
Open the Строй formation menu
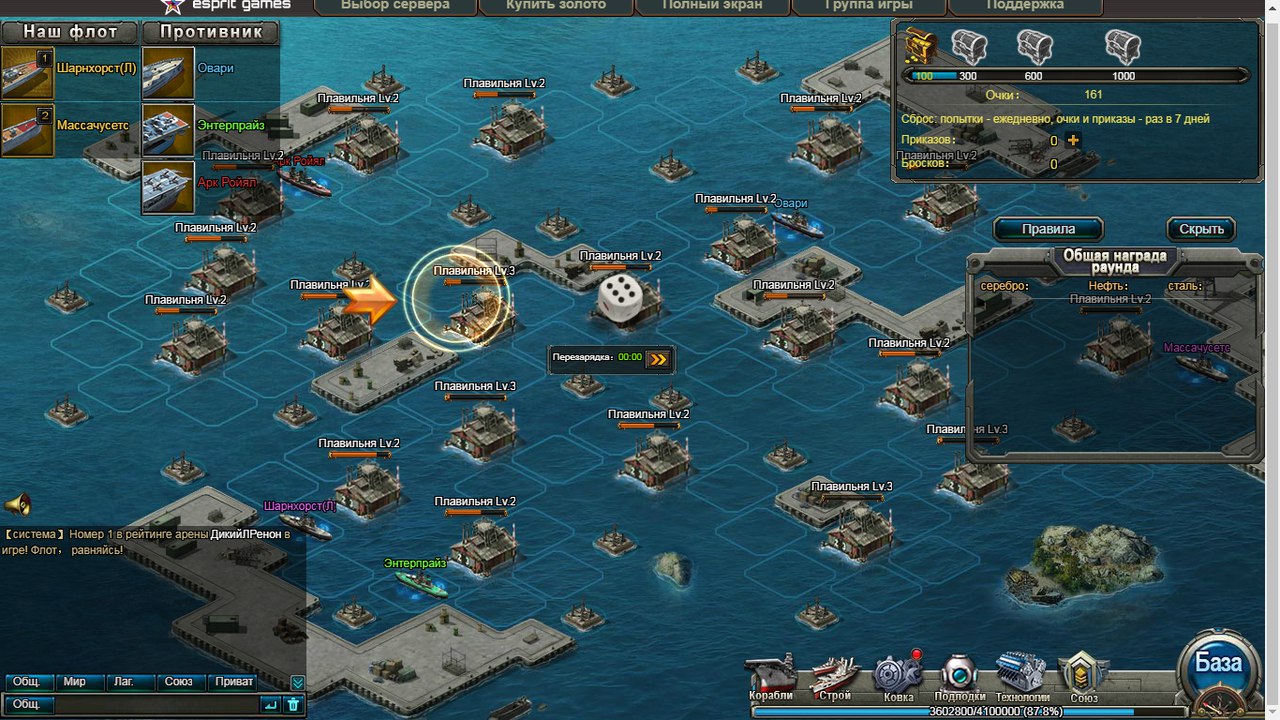click(834, 677)
